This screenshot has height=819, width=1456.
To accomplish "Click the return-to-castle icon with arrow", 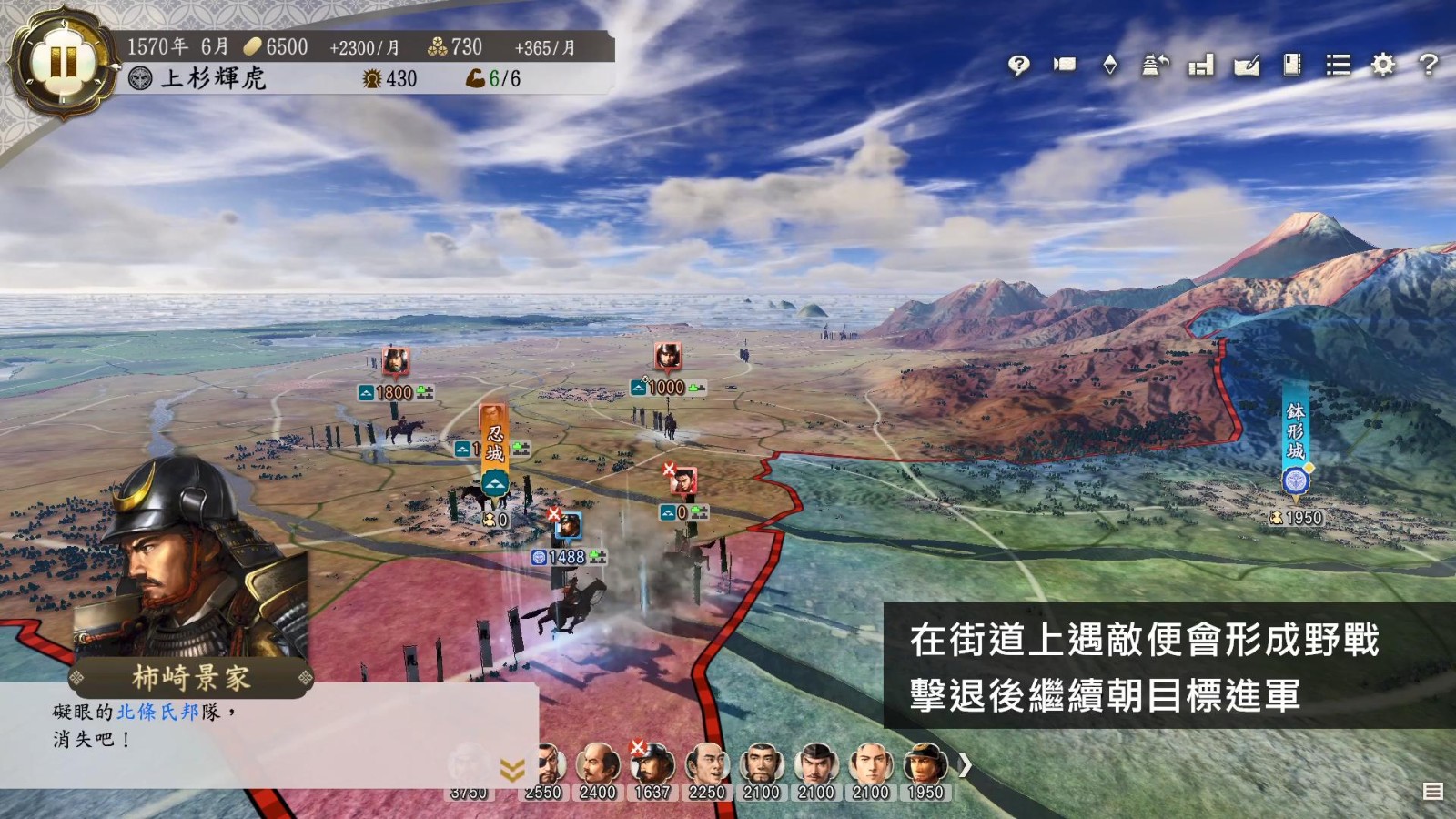I will [1156, 66].
